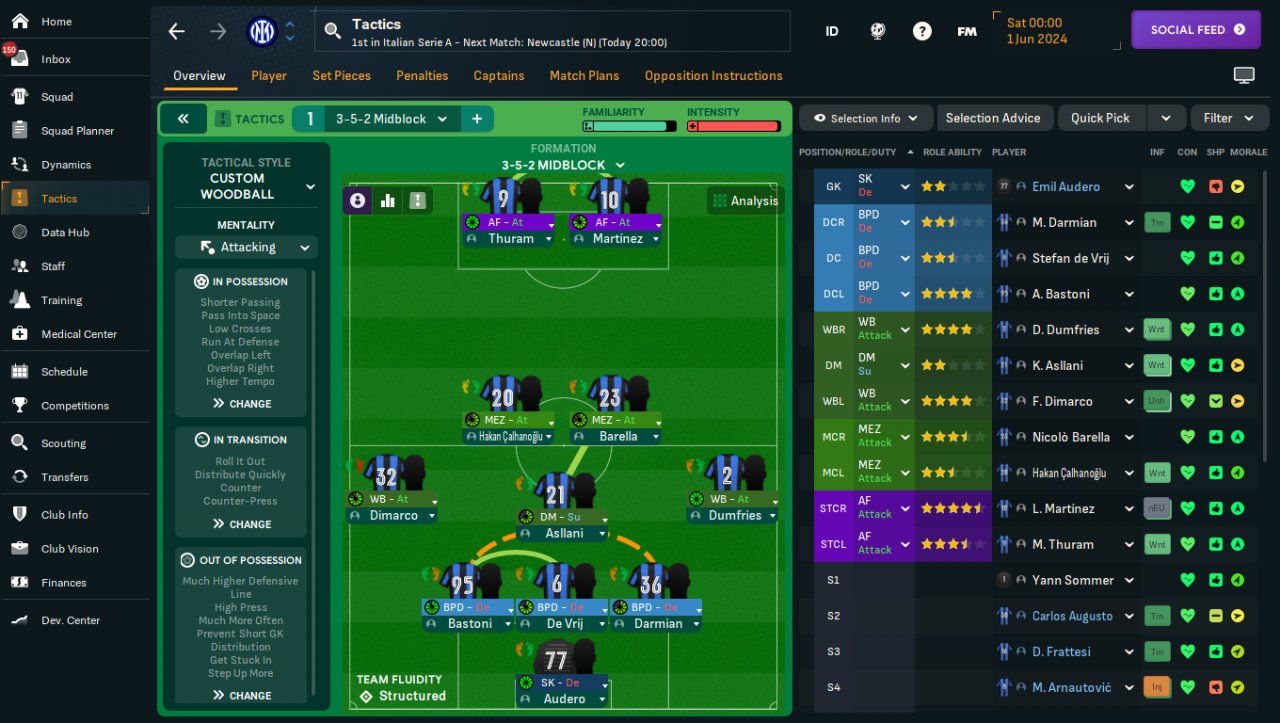Viewport: 1280px width, 723px height.
Task: Go to the Inbox
Action: 56,59
